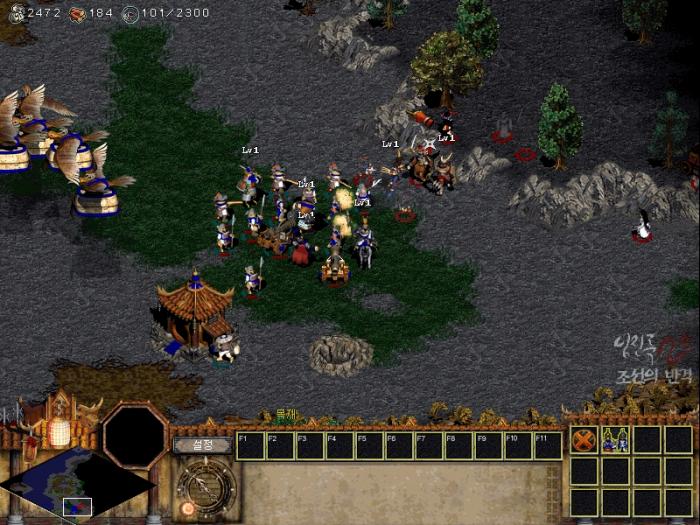Choose the F11 group slot

pos(548,446)
